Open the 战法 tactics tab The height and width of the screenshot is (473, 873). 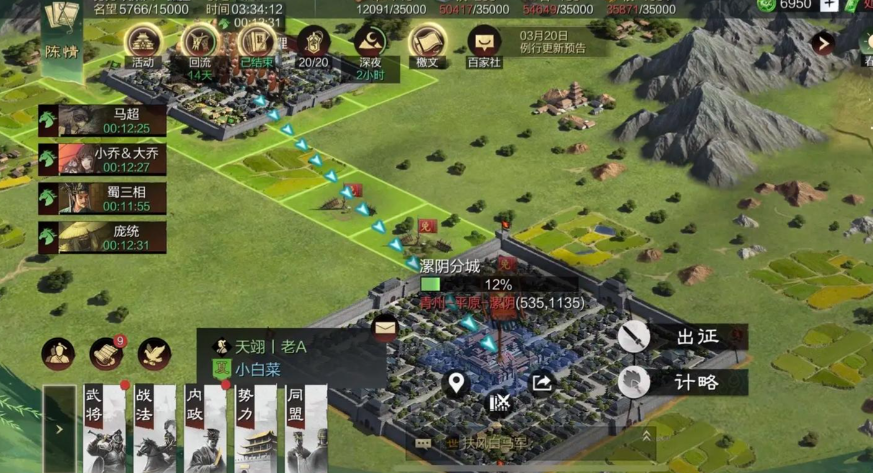pos(155,429)
